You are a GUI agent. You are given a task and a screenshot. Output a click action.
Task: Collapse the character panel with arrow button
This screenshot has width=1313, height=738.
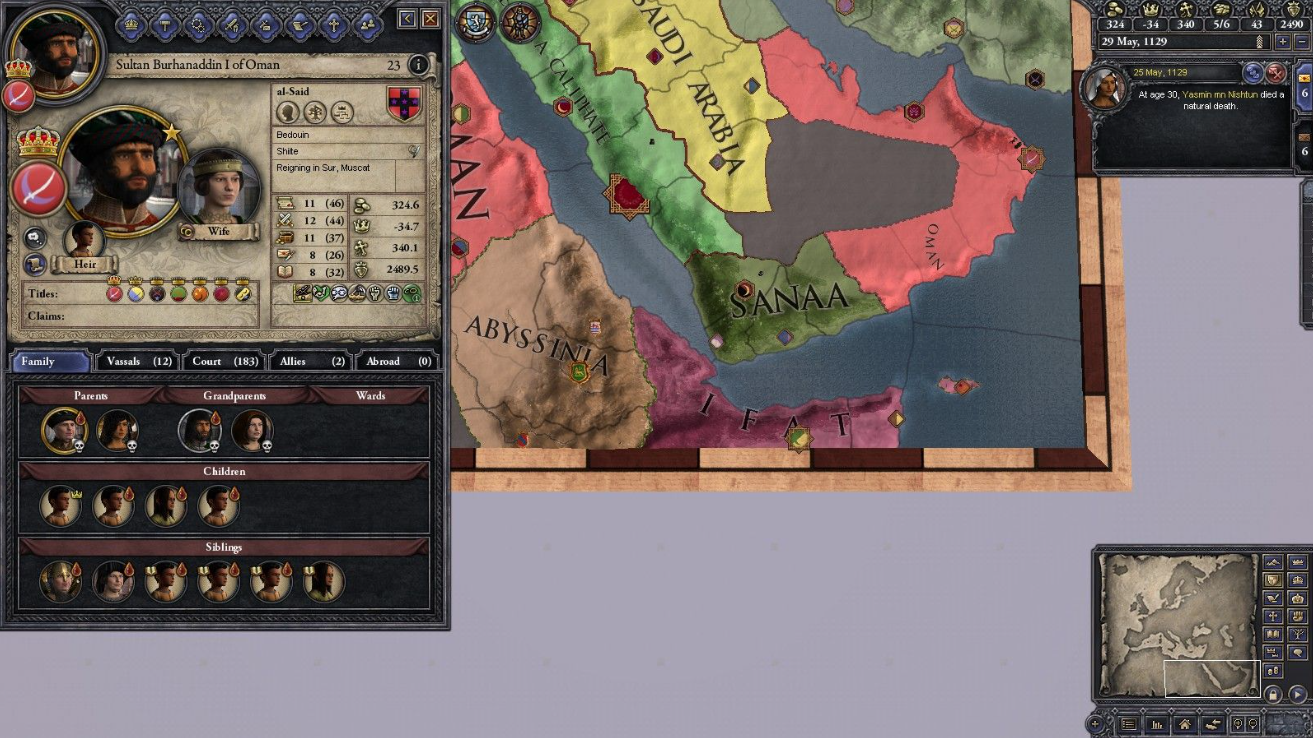pyautogui.click(x=406, y=17)
